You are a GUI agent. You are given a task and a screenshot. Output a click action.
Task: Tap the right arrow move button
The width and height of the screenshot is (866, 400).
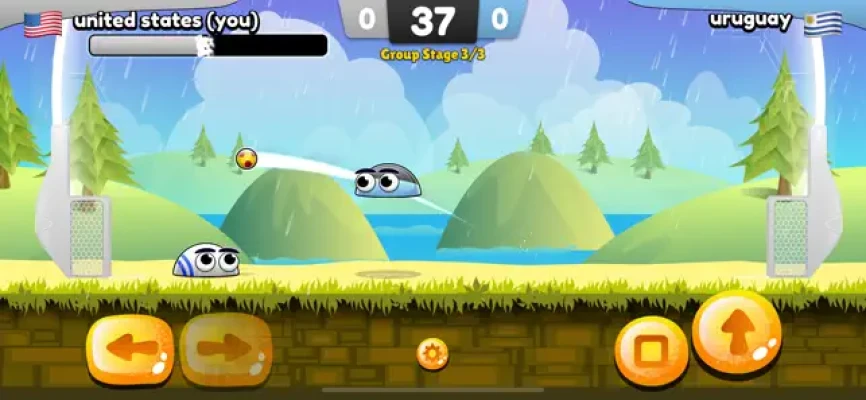[x=226, y=350]
